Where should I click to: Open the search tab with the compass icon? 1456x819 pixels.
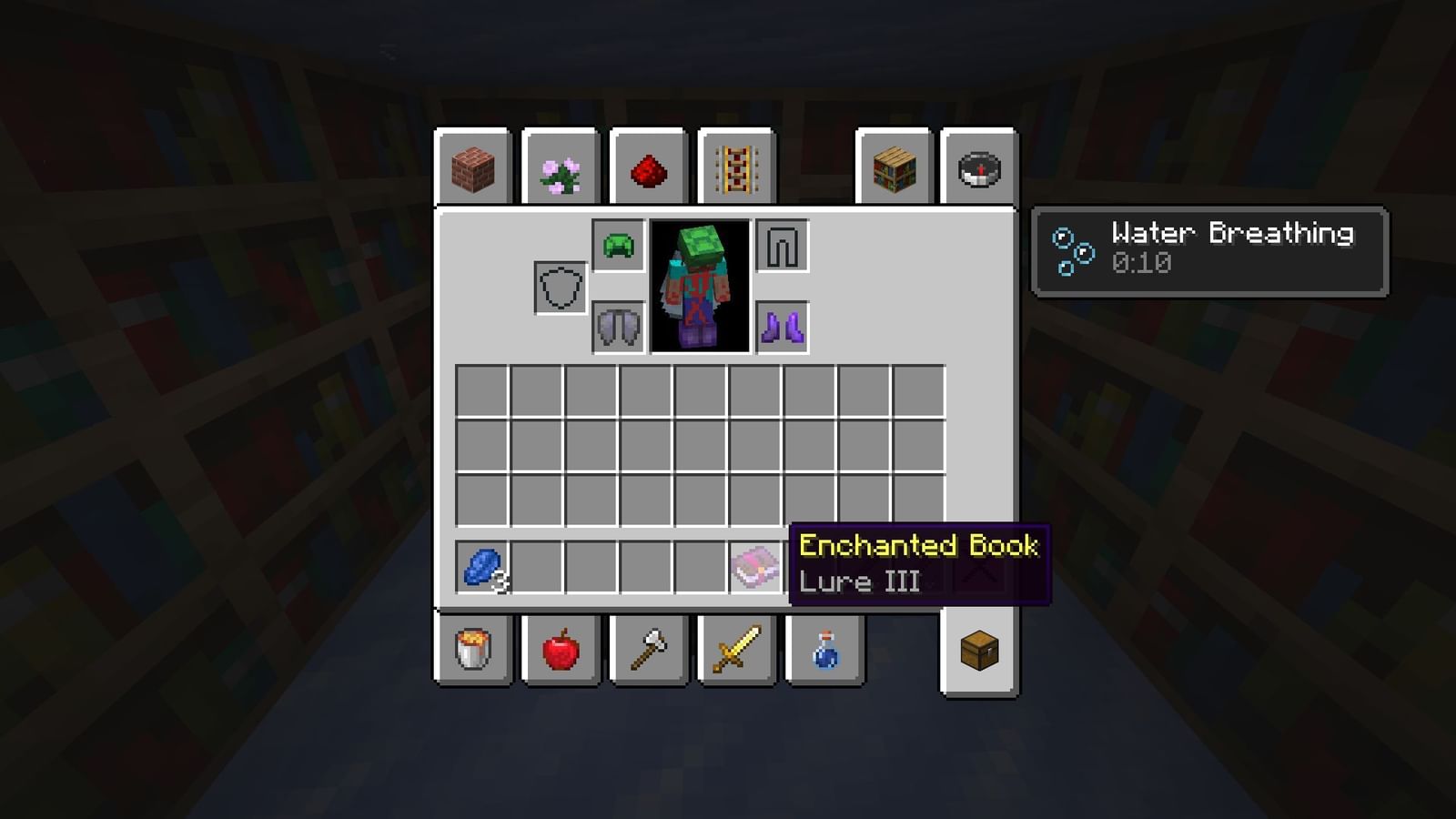tap(978, 168)
